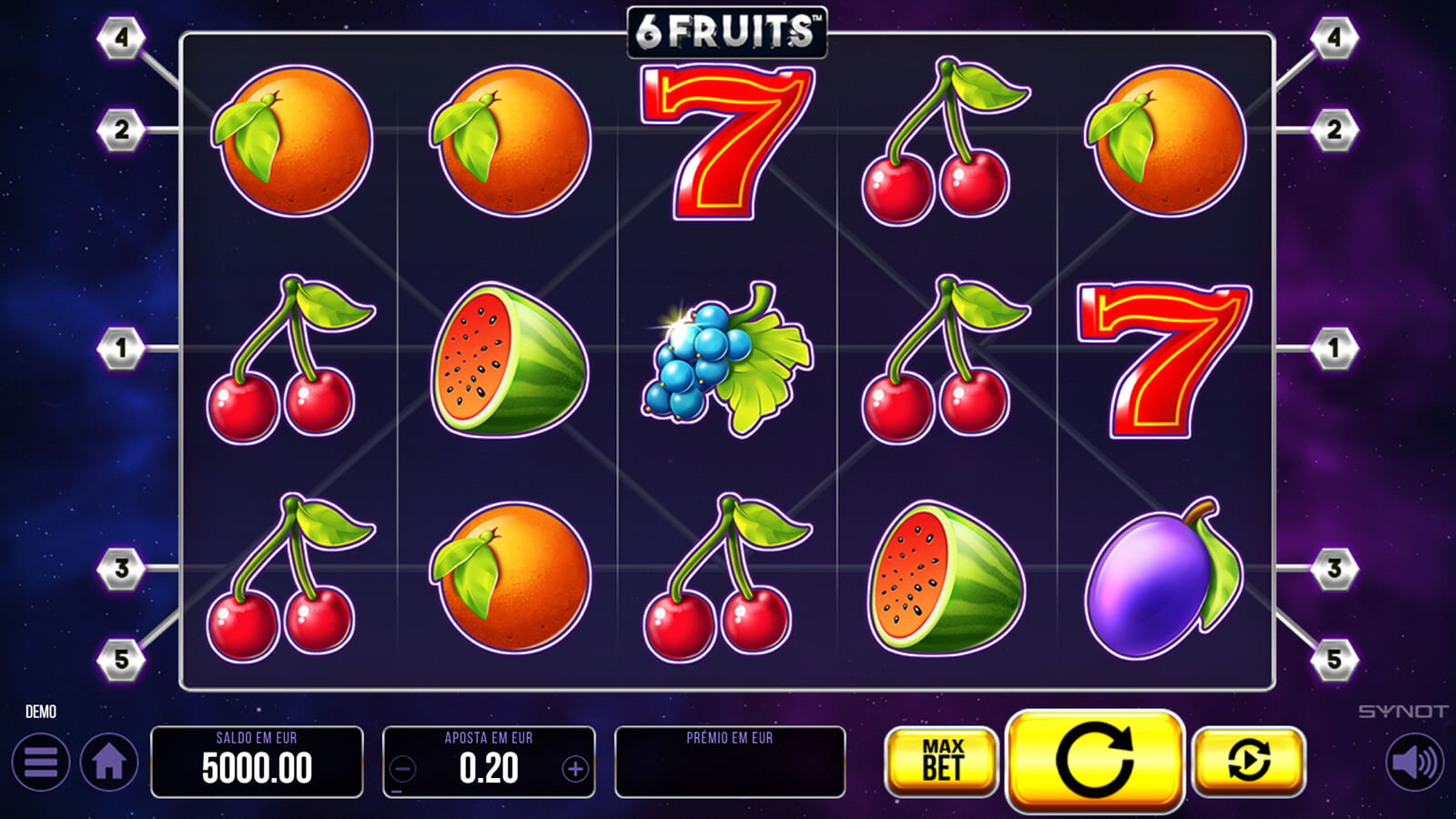The width and height of the screenshot is (1456, 819).
Task: Increase the bet amount
Action: click(574, 770)
